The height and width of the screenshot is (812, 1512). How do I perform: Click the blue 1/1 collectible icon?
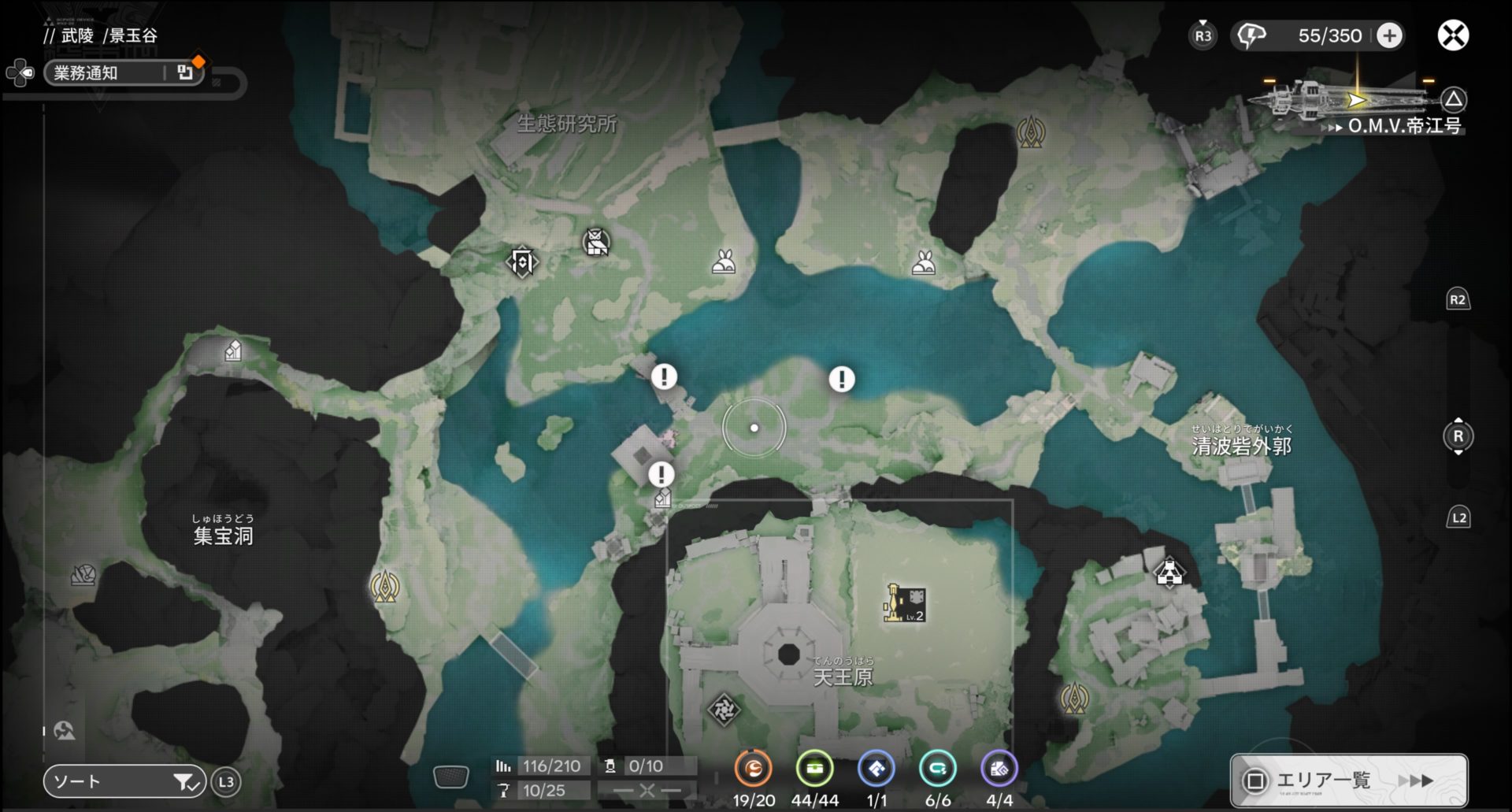[x=876, y=769]
